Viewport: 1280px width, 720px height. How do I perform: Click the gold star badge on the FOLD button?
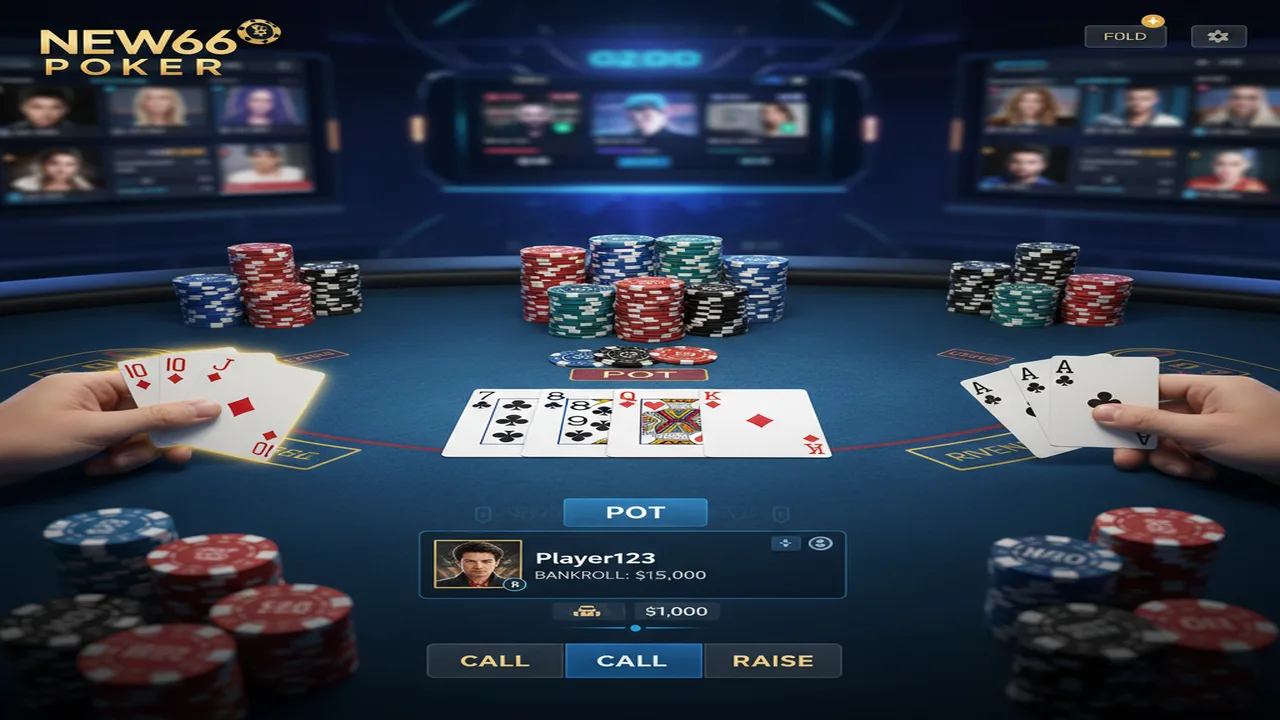[x=1153, y=21]
